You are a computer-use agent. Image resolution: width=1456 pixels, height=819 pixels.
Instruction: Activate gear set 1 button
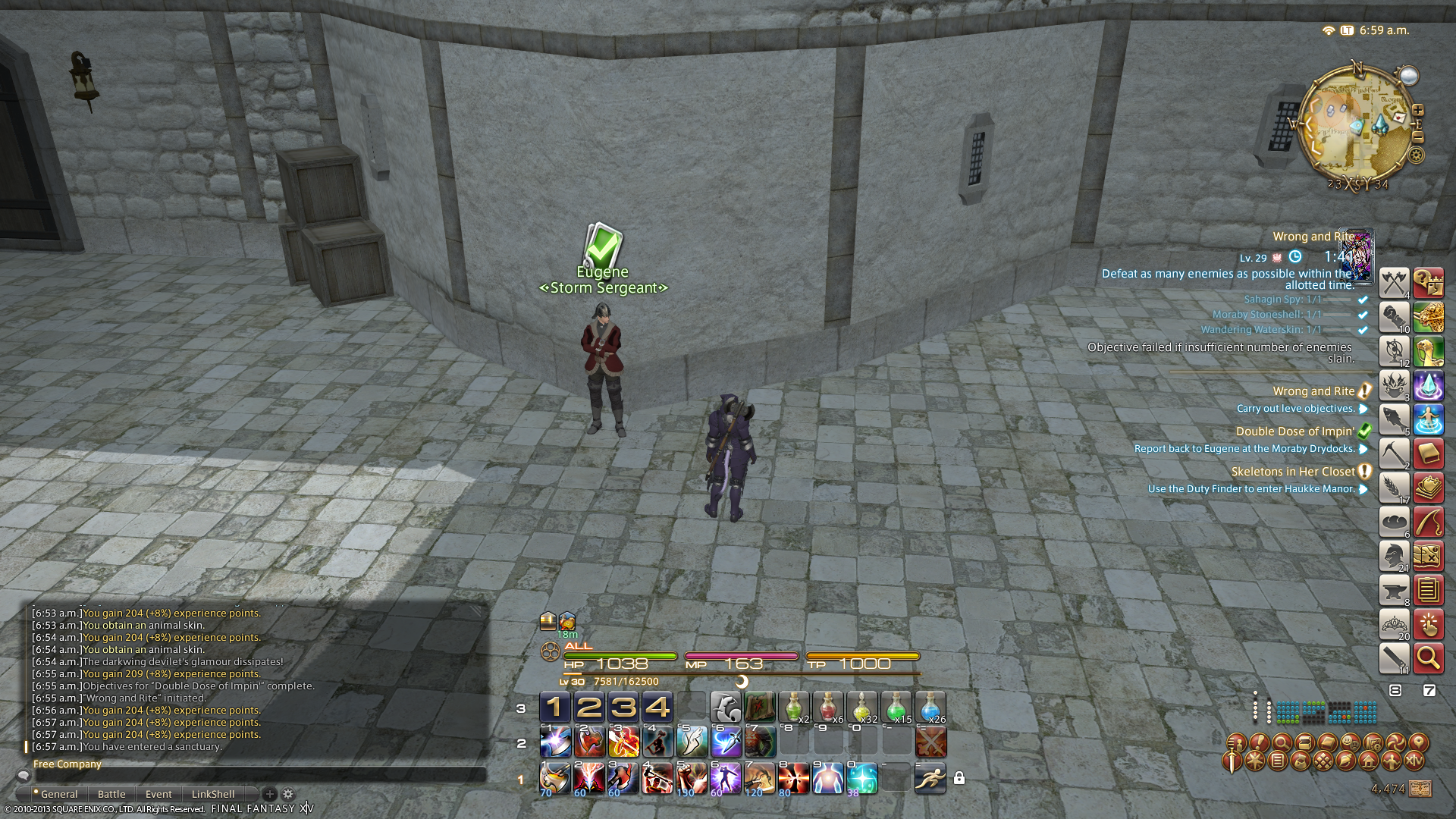[x=554, y=708]
